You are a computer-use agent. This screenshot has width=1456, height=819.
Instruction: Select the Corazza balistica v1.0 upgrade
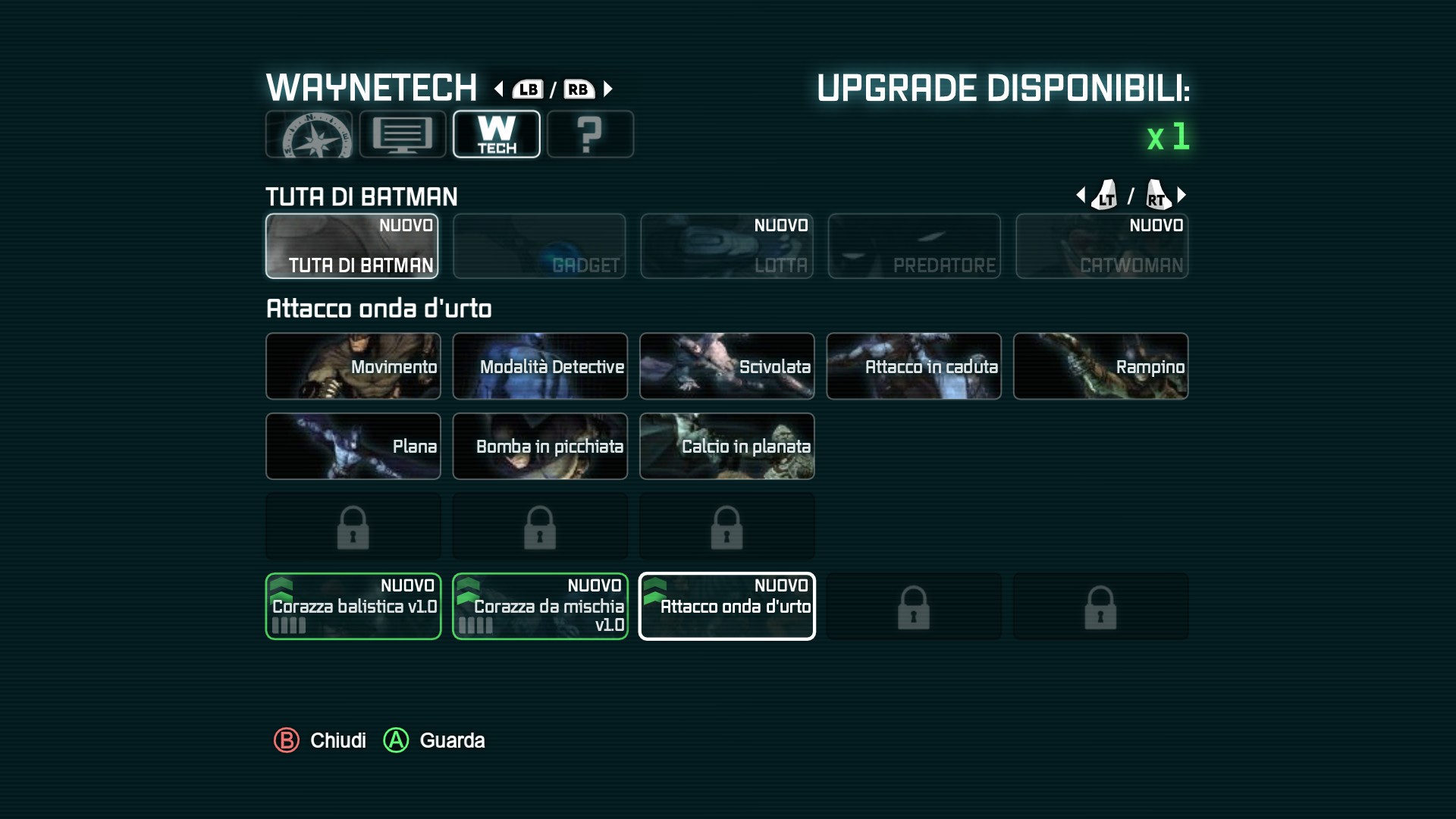pyautogui.click(x=353, y=606)
